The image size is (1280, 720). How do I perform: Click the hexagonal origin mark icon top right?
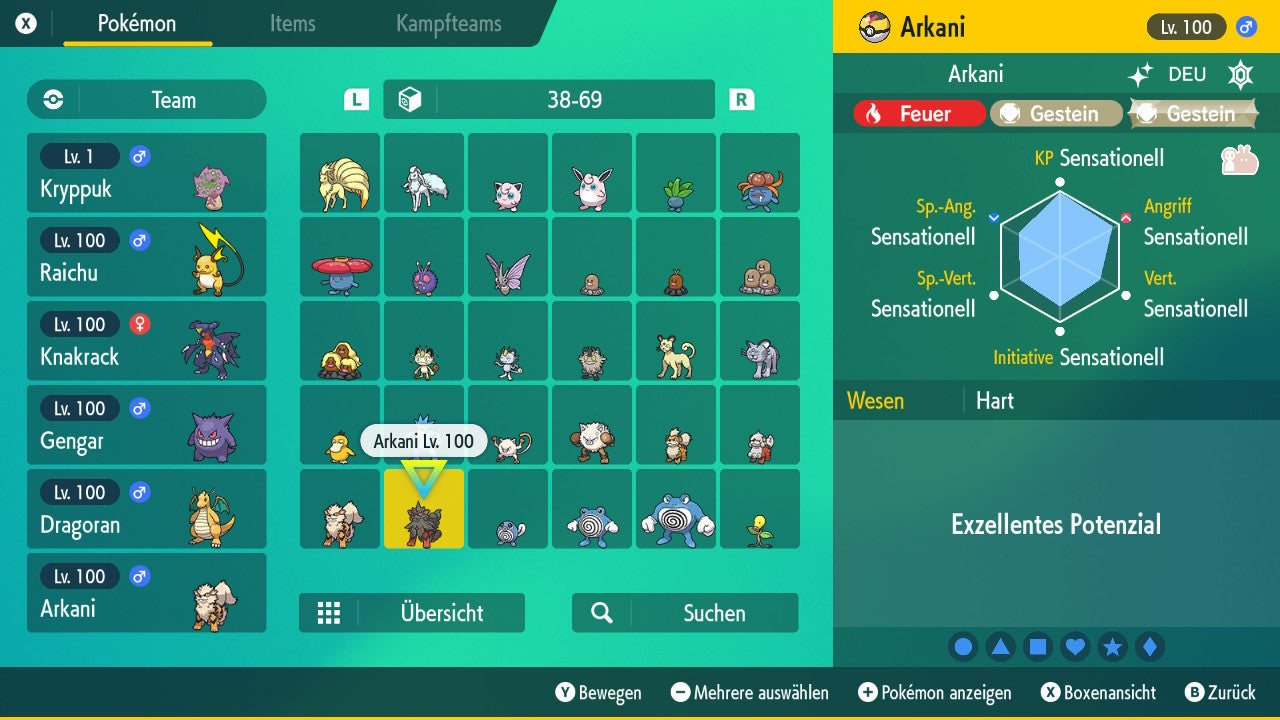click(x=1240, y=75)
